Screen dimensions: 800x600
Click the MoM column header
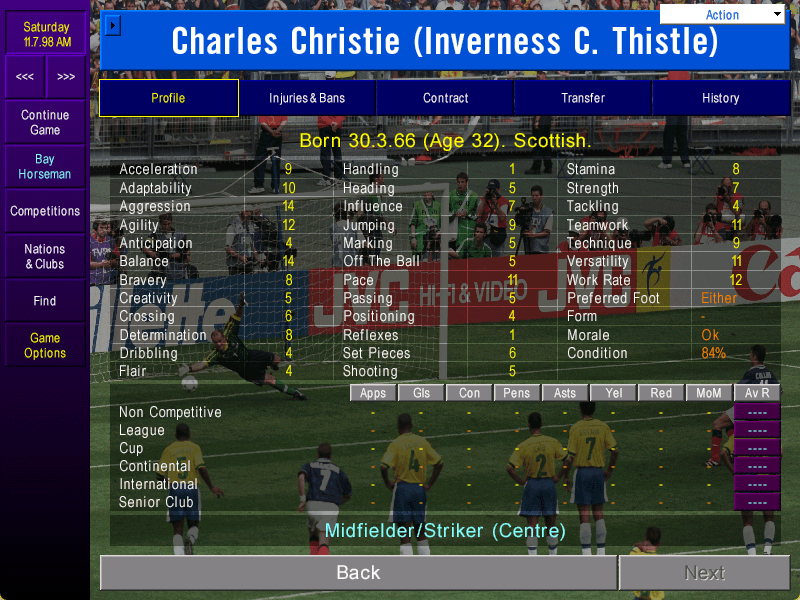click(709, 393)
